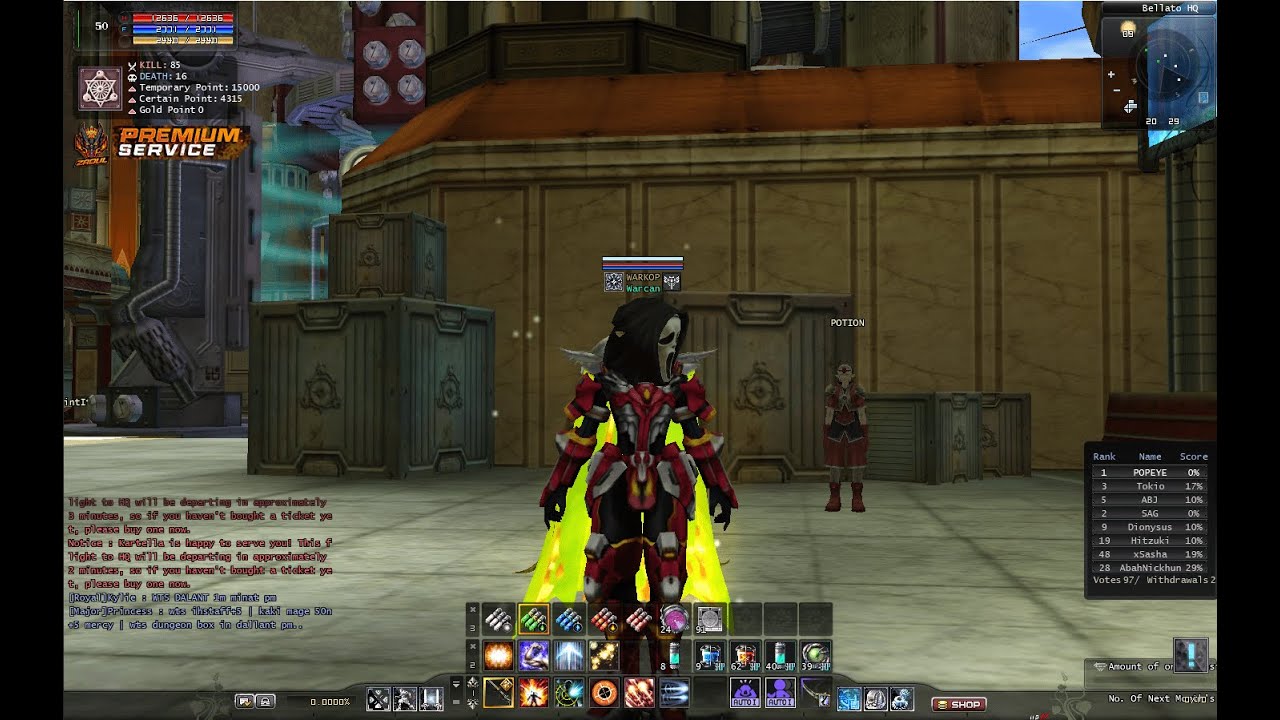Zoom out the minimap with minus

1116,90
